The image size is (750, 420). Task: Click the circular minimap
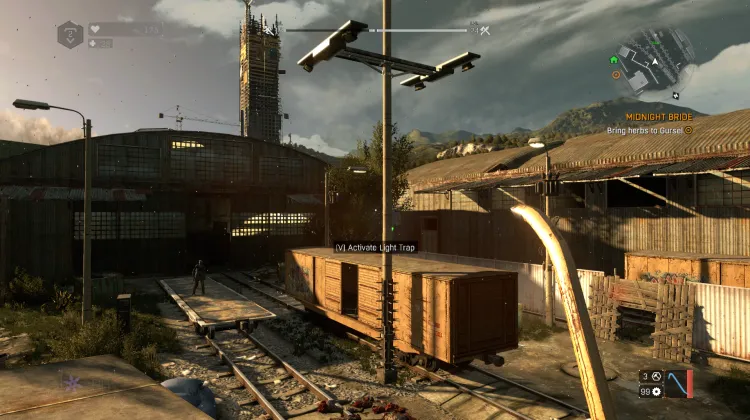tap(655, 60)
